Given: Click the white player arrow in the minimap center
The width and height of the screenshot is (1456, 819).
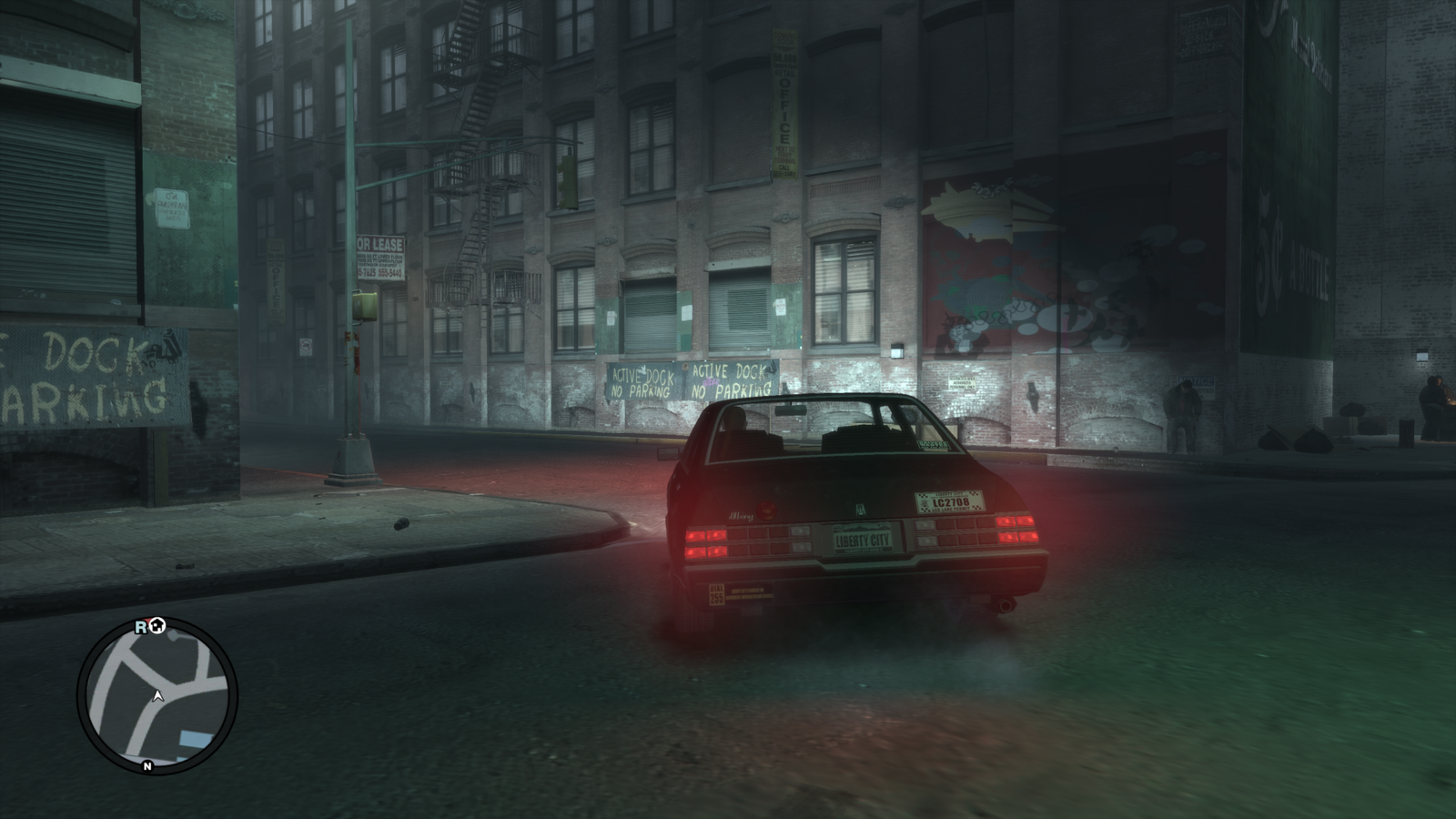Looking at the screenshot, I should click(x=158, y=696).
